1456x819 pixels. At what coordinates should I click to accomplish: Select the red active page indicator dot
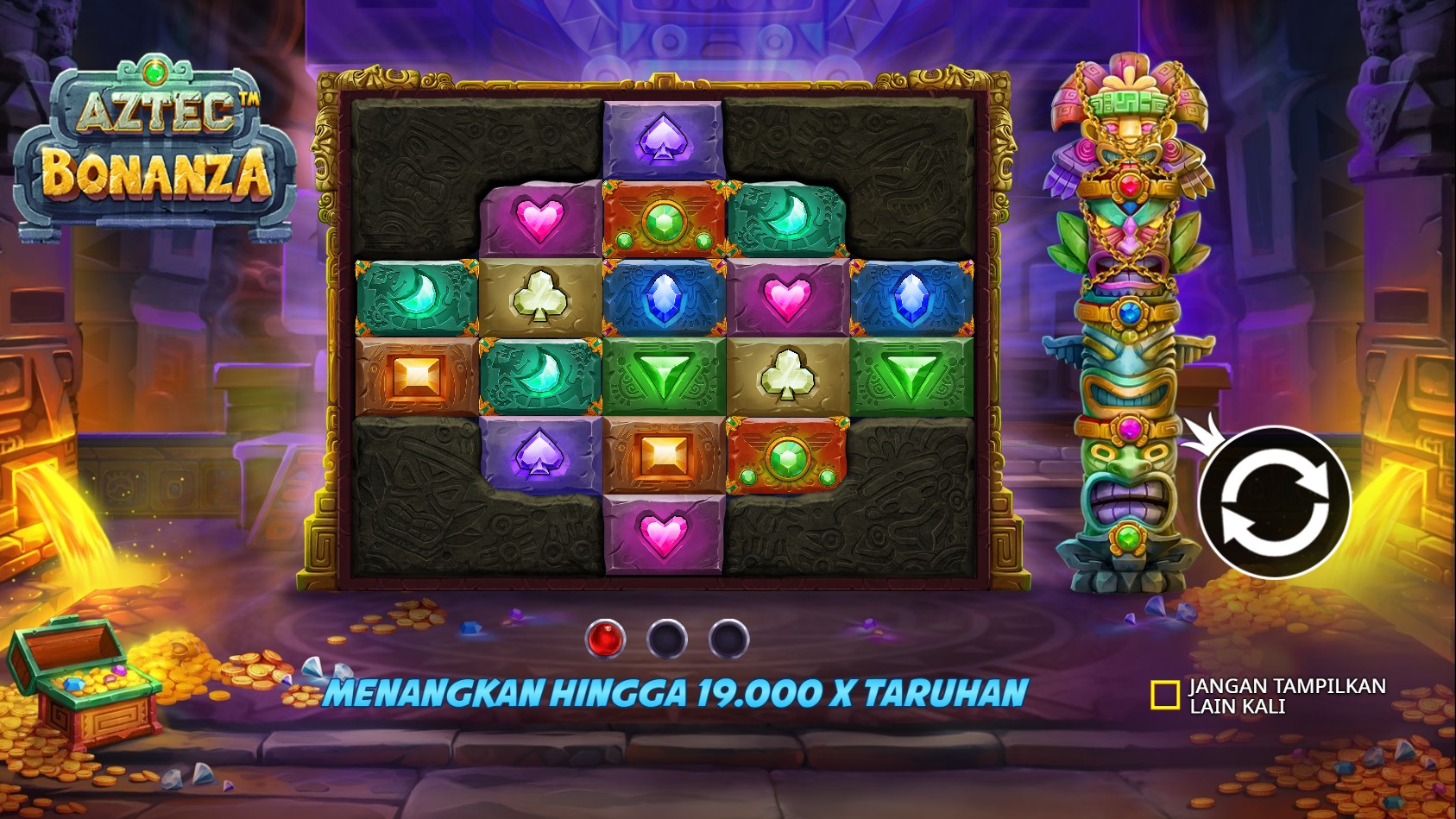(604, 639)
